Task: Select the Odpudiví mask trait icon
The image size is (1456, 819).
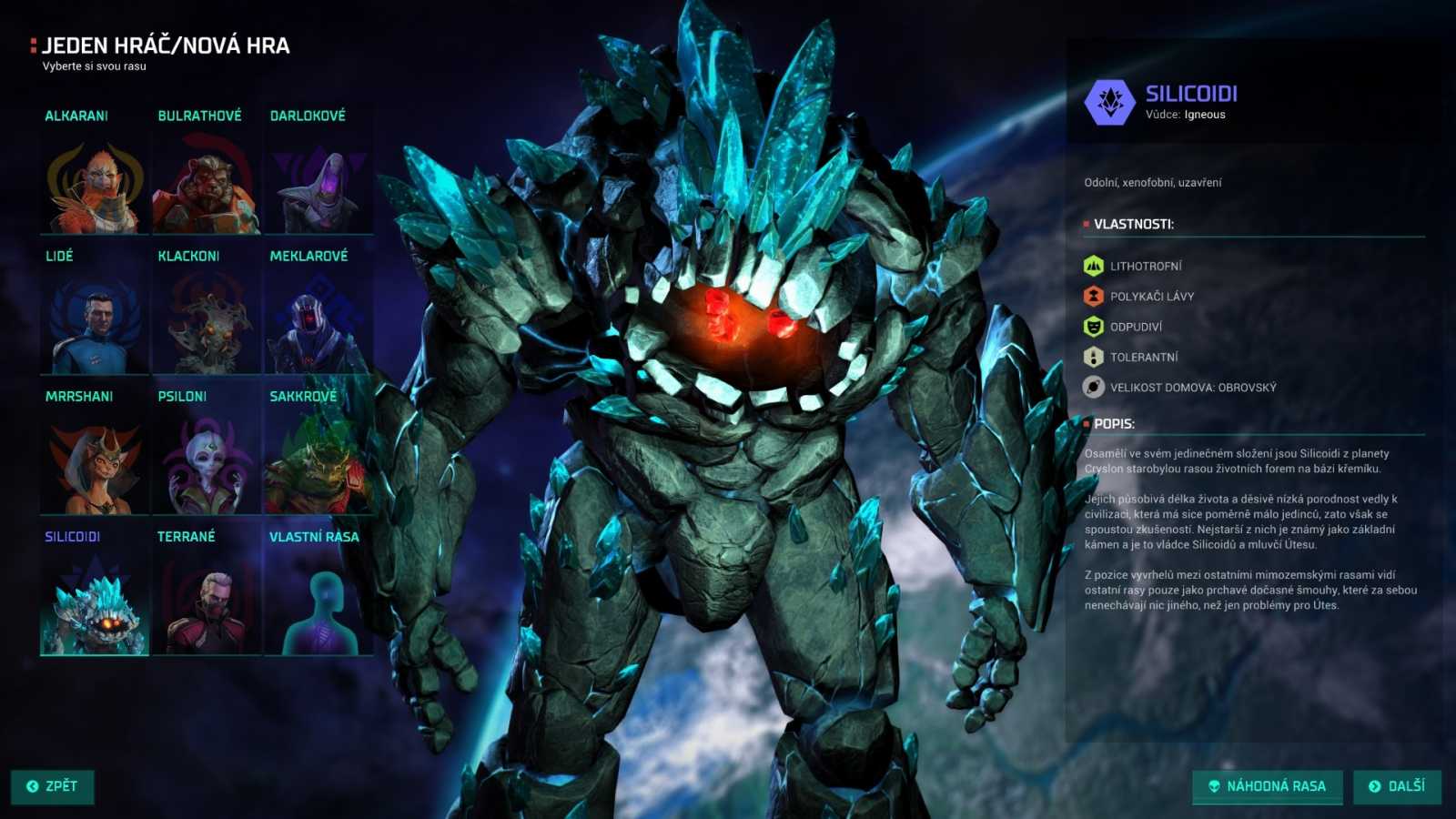Action: (x=1093, y=325)
